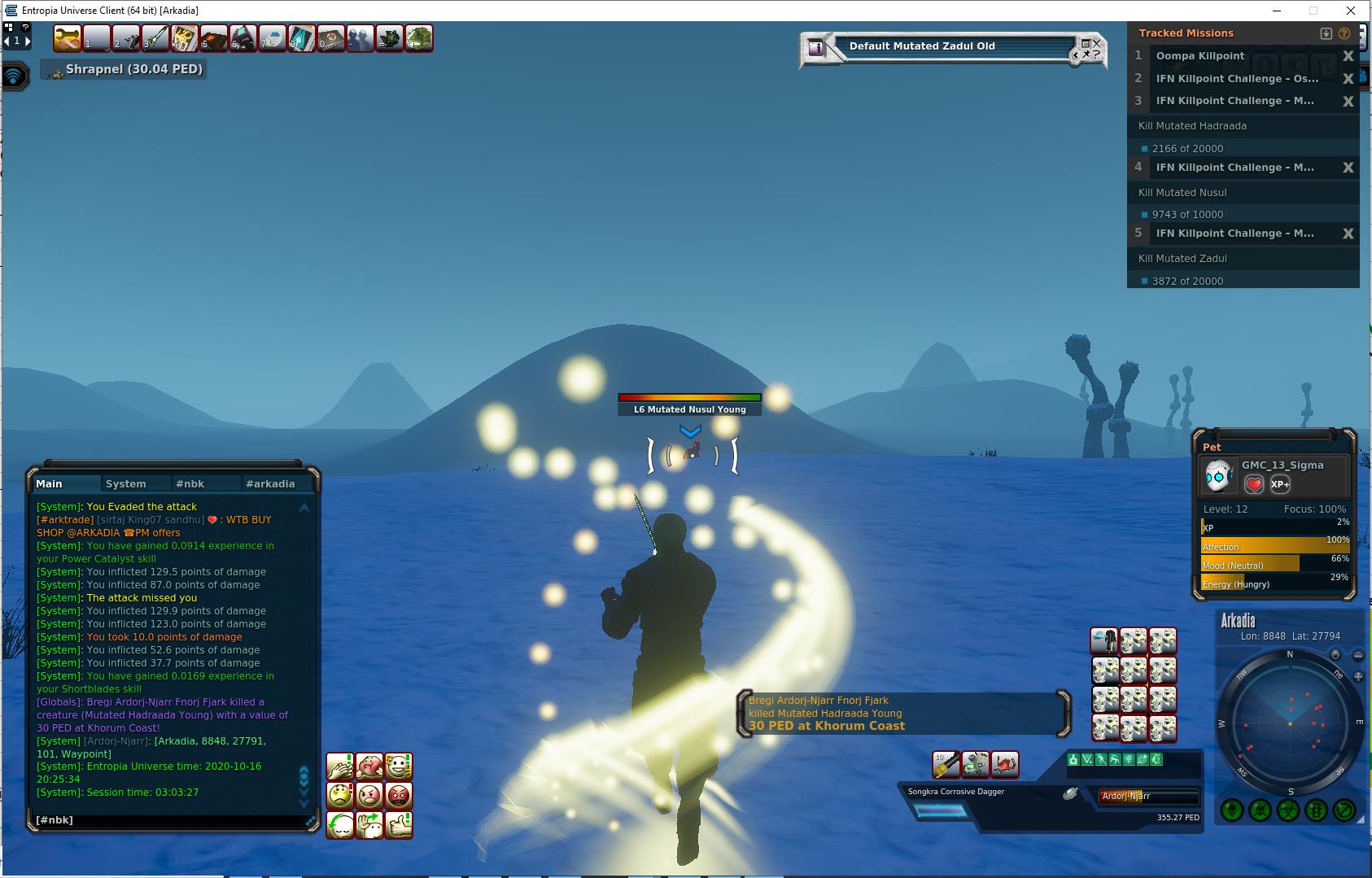The image size is (1372, 878).
Task: Trigger the angry red face emote
Action: (x=399, y=795)
